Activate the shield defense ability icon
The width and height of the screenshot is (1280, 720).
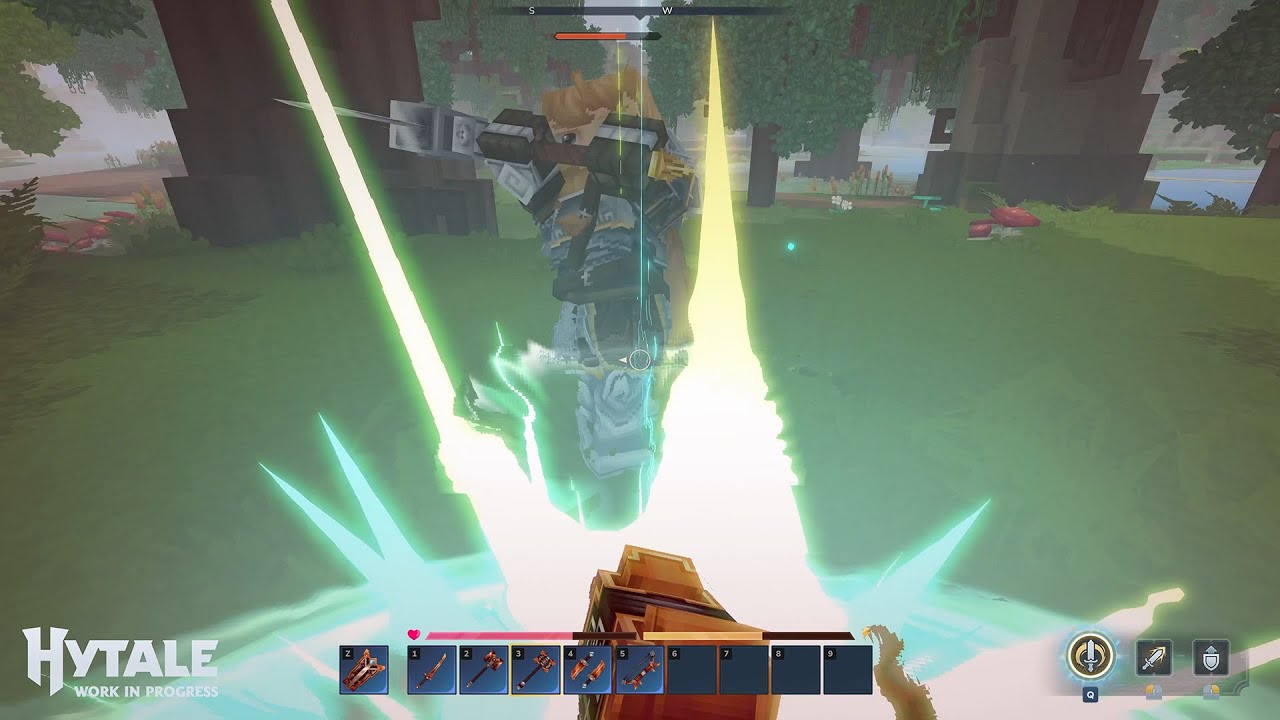coord(1209,657)
